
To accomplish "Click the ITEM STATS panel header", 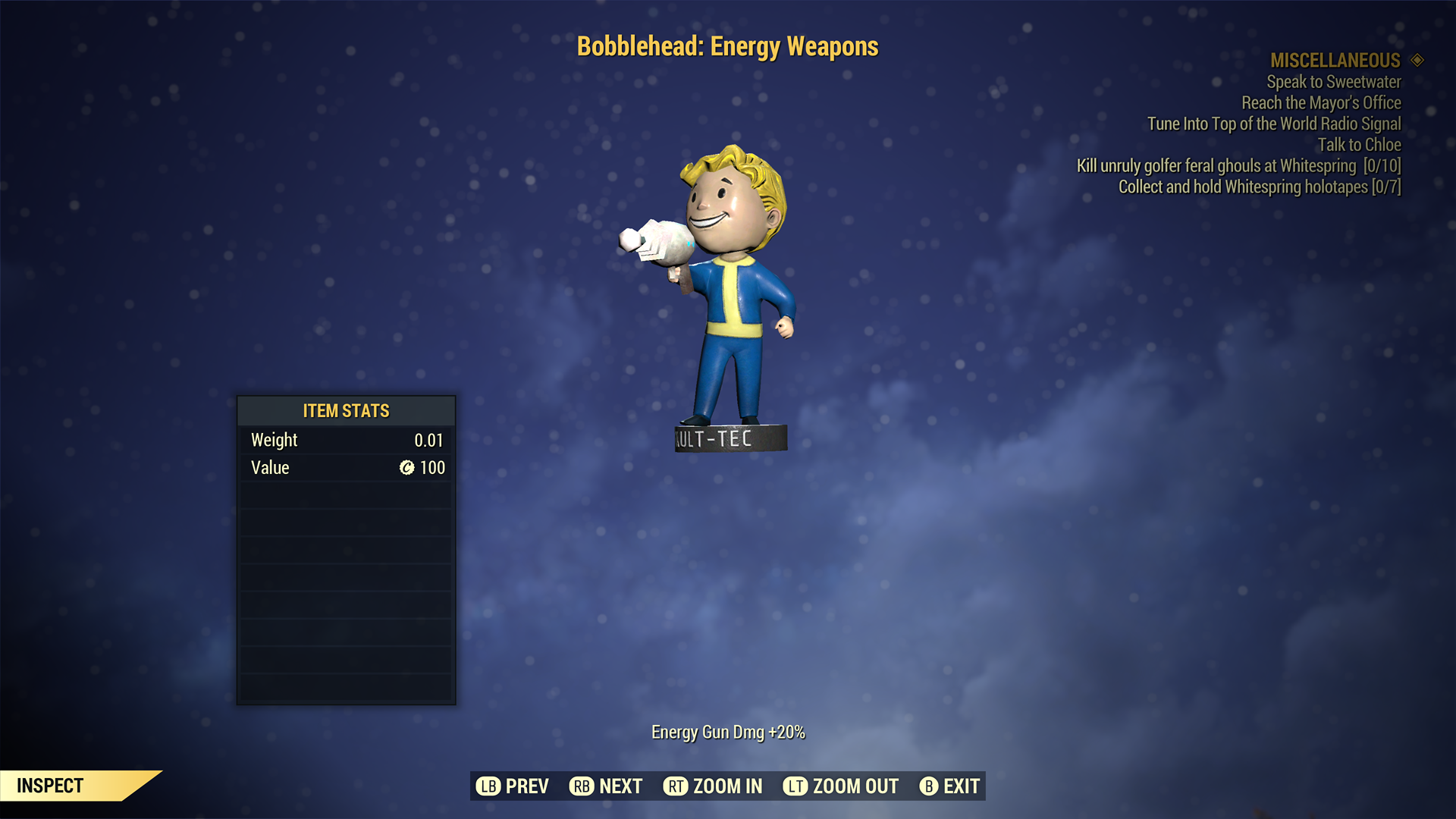I will pyautogui.click(x=345, y=410).
